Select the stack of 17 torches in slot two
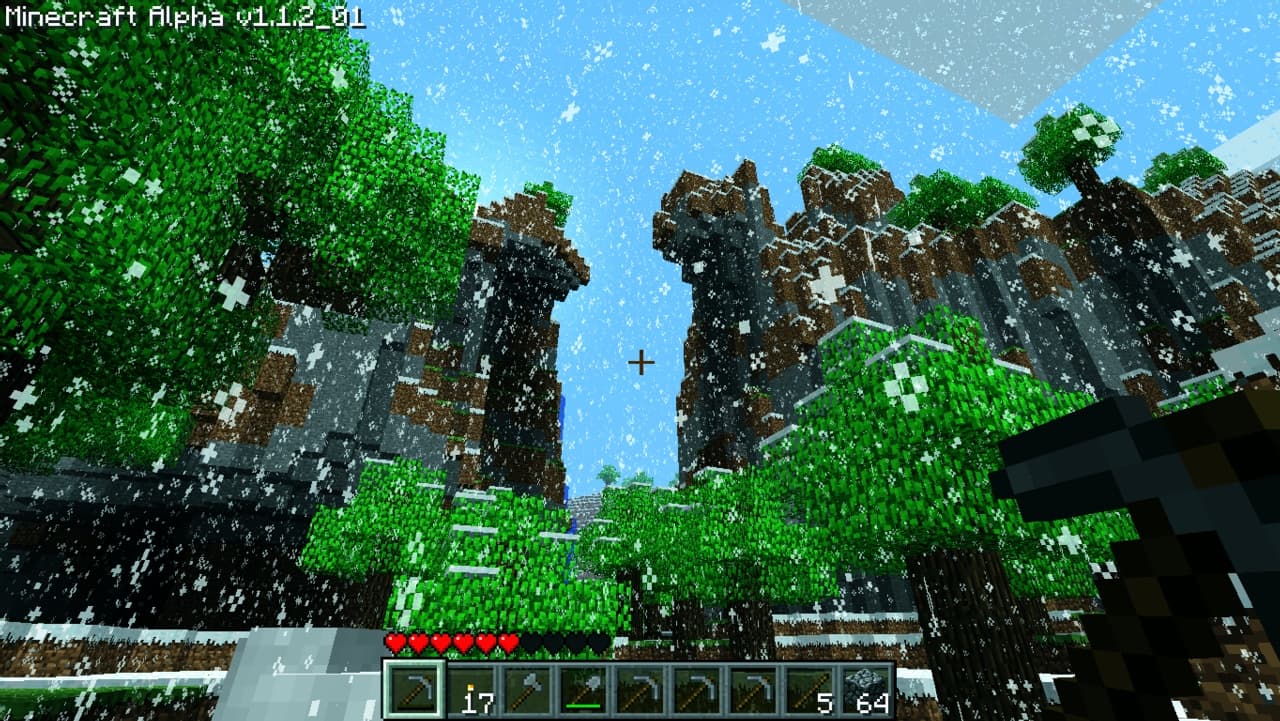Screen dimensions: 1280x721 (x=472, y=688)
